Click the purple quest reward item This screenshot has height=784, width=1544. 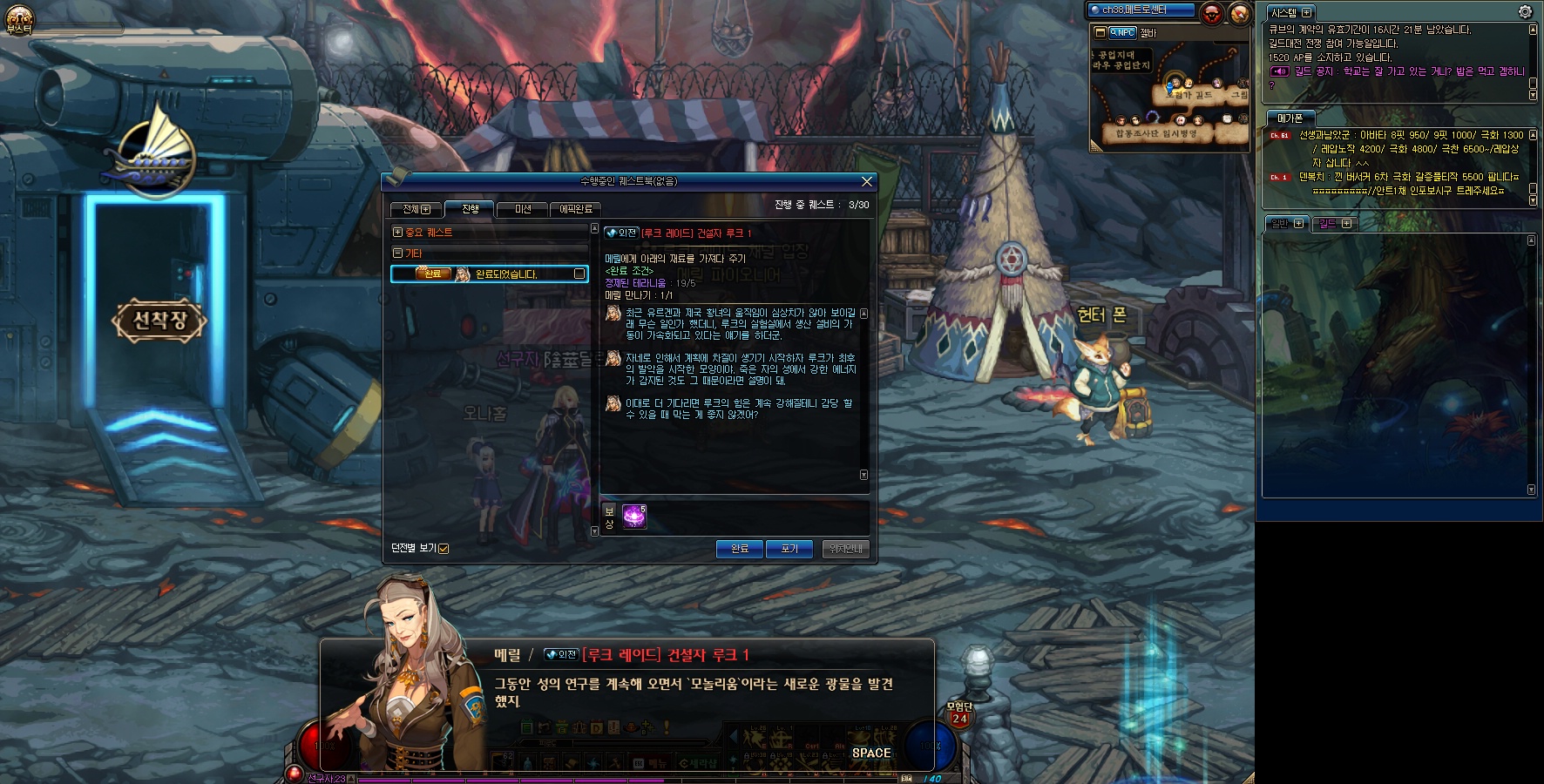[634, 517]
